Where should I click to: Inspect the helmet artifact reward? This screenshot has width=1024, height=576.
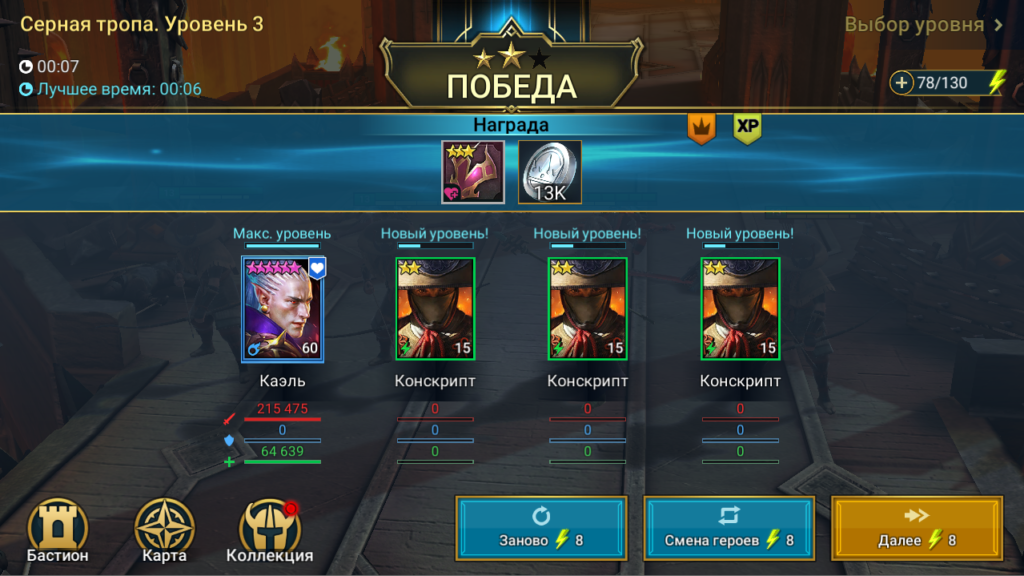tap(473, 171)
